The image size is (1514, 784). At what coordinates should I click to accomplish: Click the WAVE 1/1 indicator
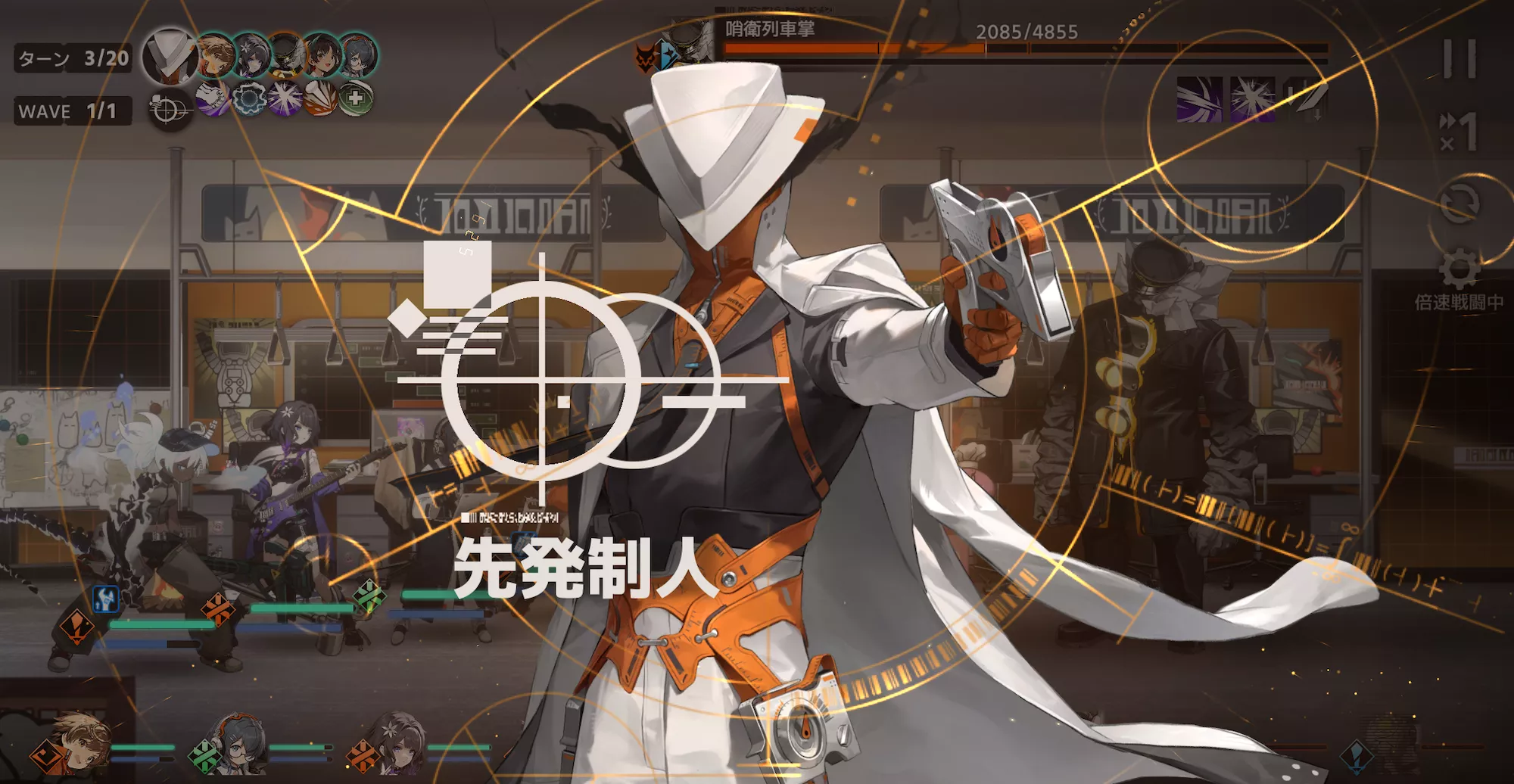(72, 111)
